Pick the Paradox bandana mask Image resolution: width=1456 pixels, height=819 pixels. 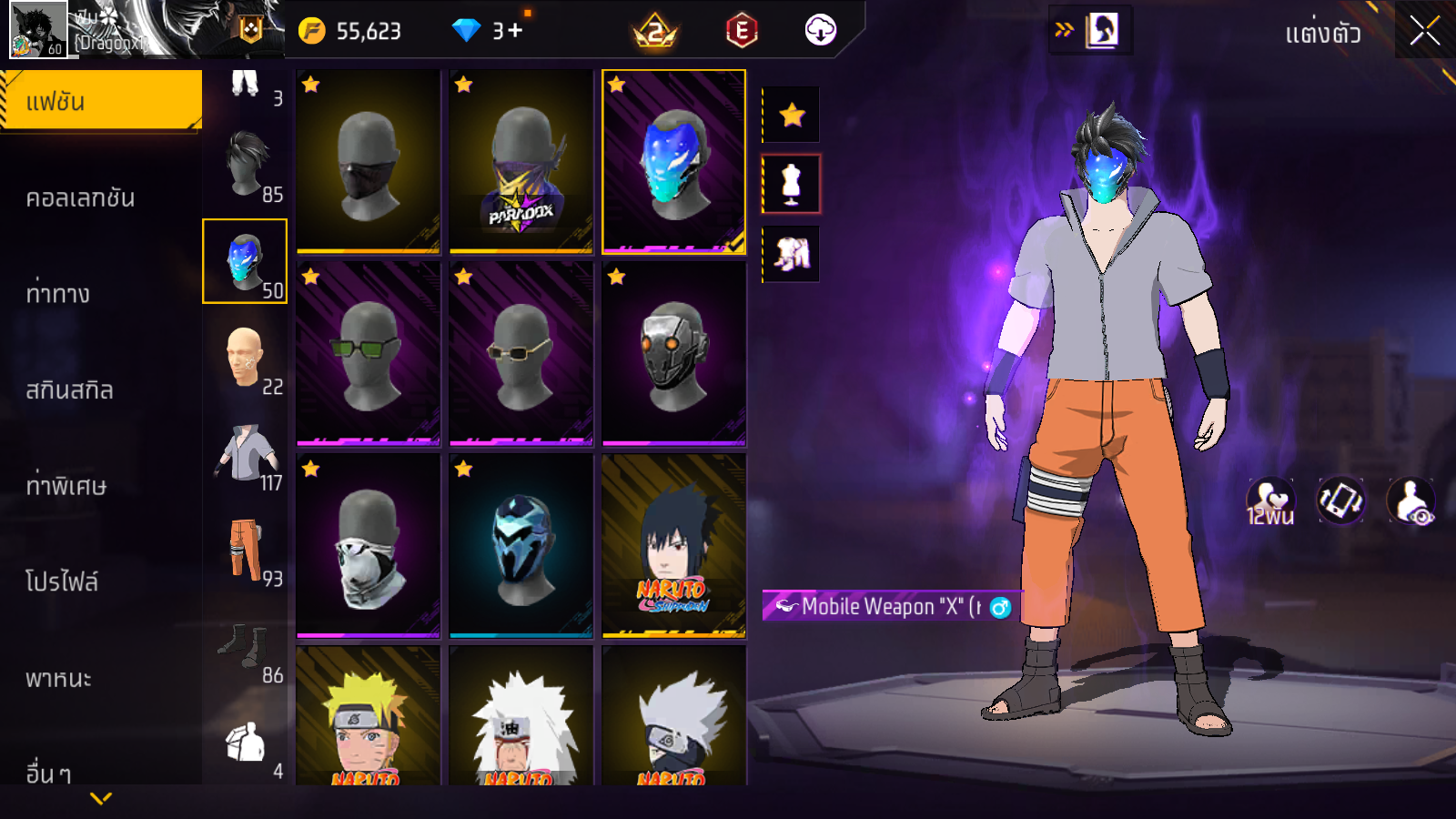(521, 162)
